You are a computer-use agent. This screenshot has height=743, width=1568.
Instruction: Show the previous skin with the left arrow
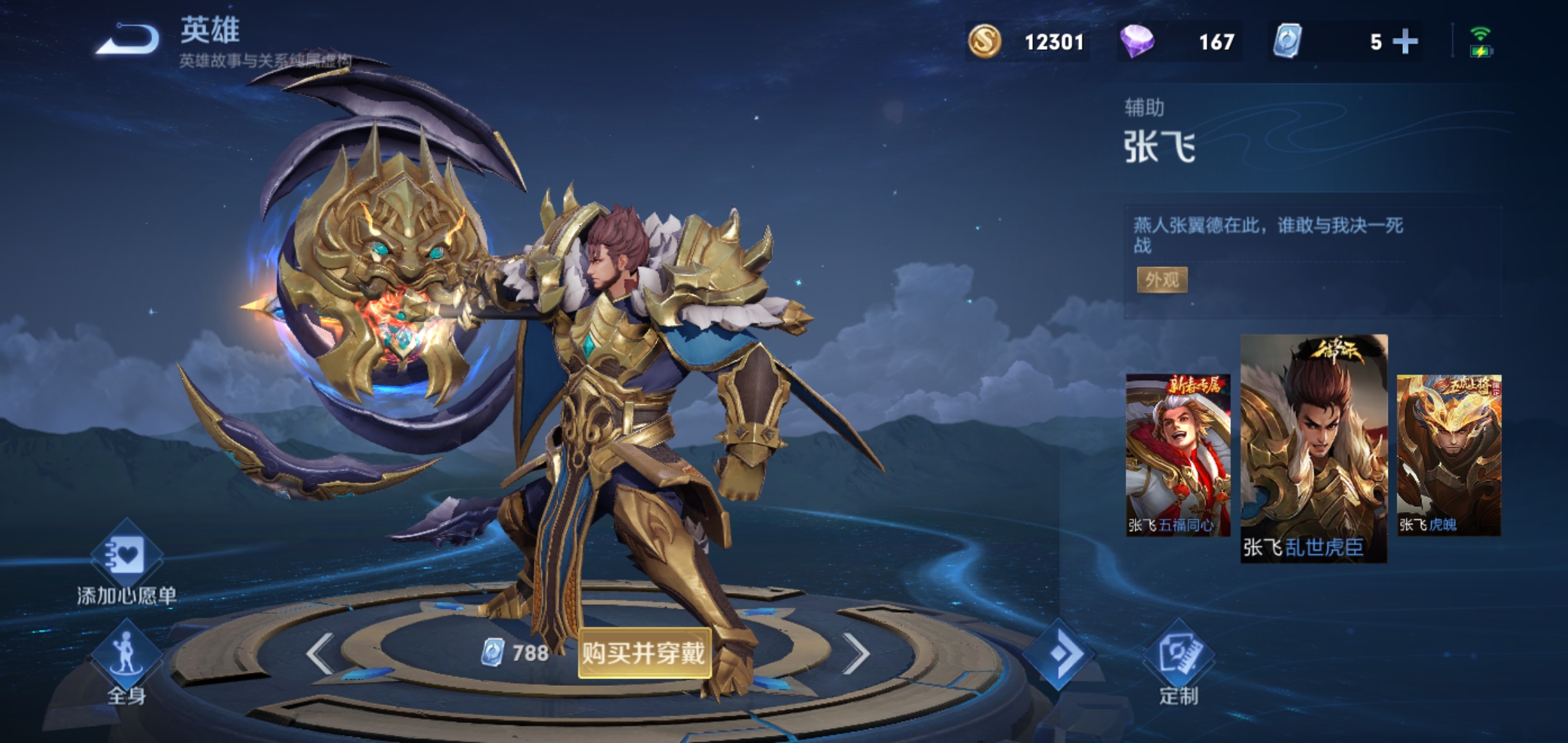tap(320, 653)
